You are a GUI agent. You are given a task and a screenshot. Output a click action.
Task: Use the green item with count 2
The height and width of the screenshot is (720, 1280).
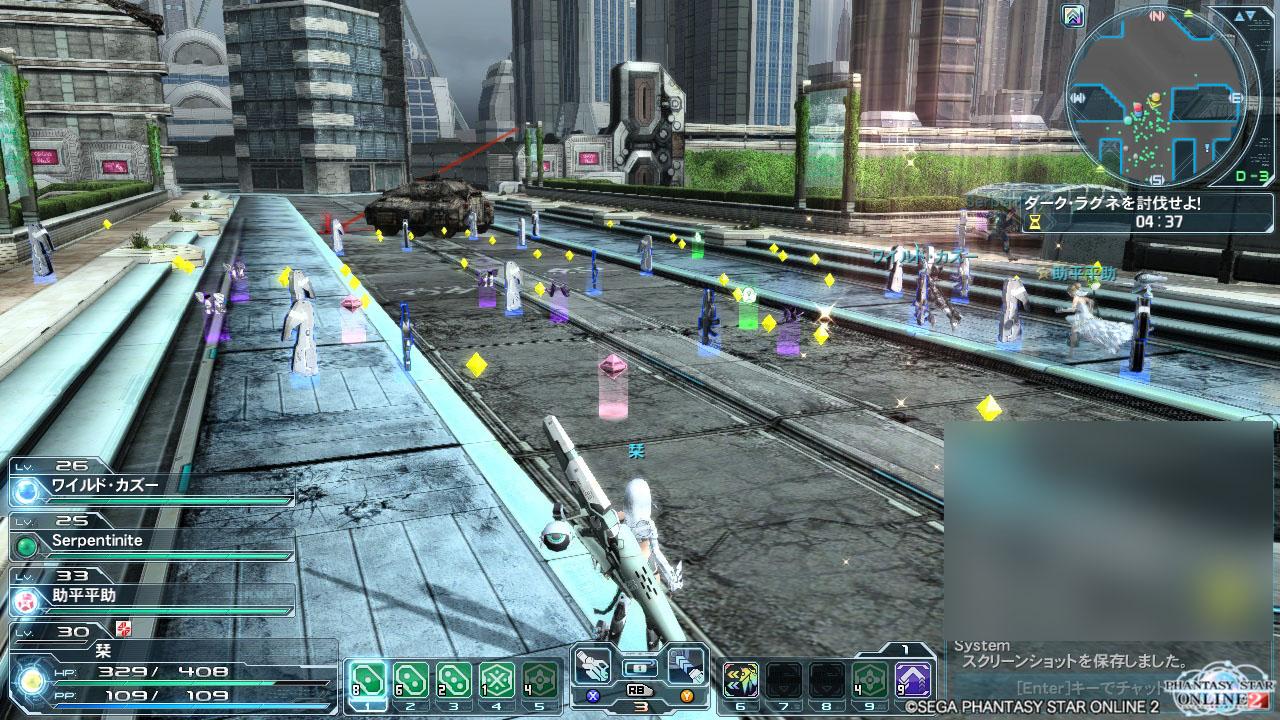click(x=454, y=680)
